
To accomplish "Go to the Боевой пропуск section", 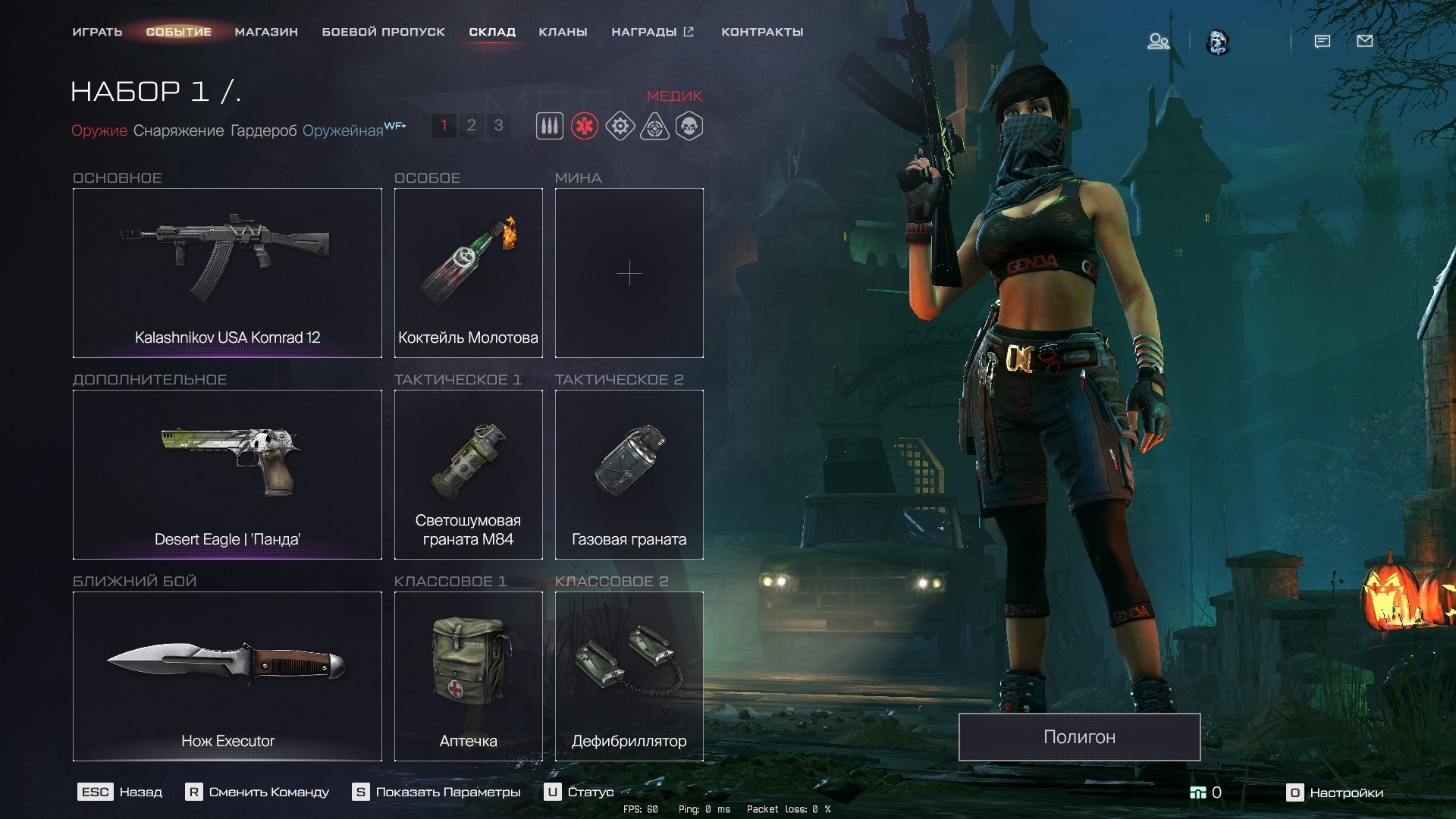I will click(x=383, y=32).
